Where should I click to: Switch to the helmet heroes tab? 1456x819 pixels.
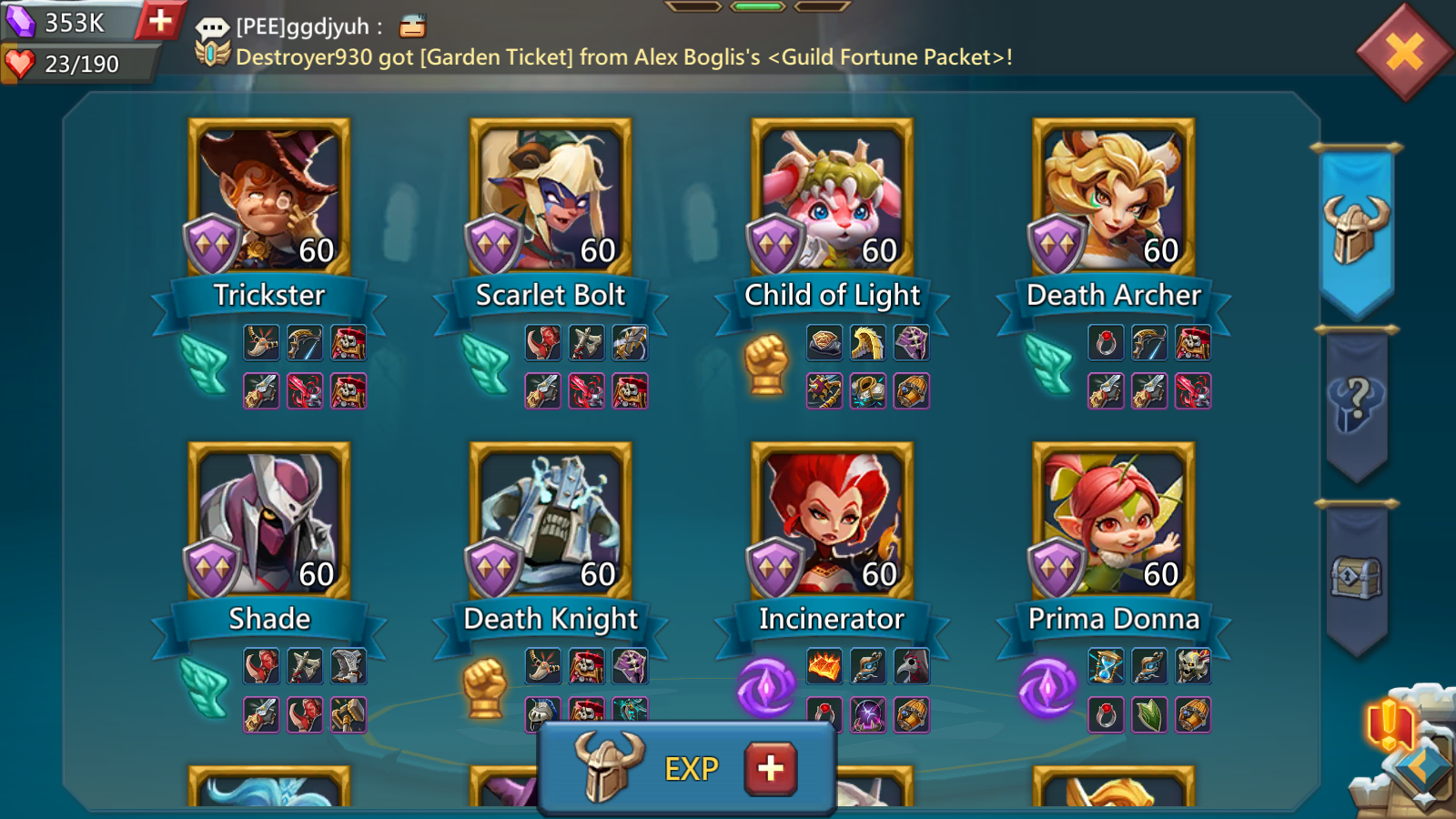point(1356,229)
